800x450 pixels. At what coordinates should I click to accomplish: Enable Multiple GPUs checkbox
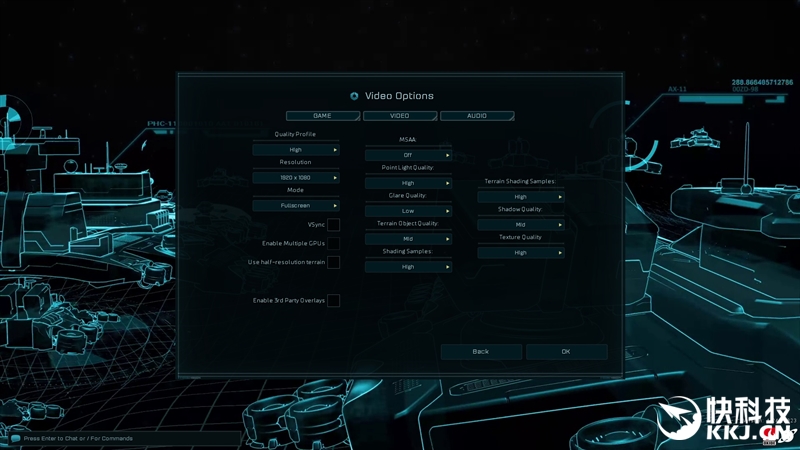tap(333, 243)
